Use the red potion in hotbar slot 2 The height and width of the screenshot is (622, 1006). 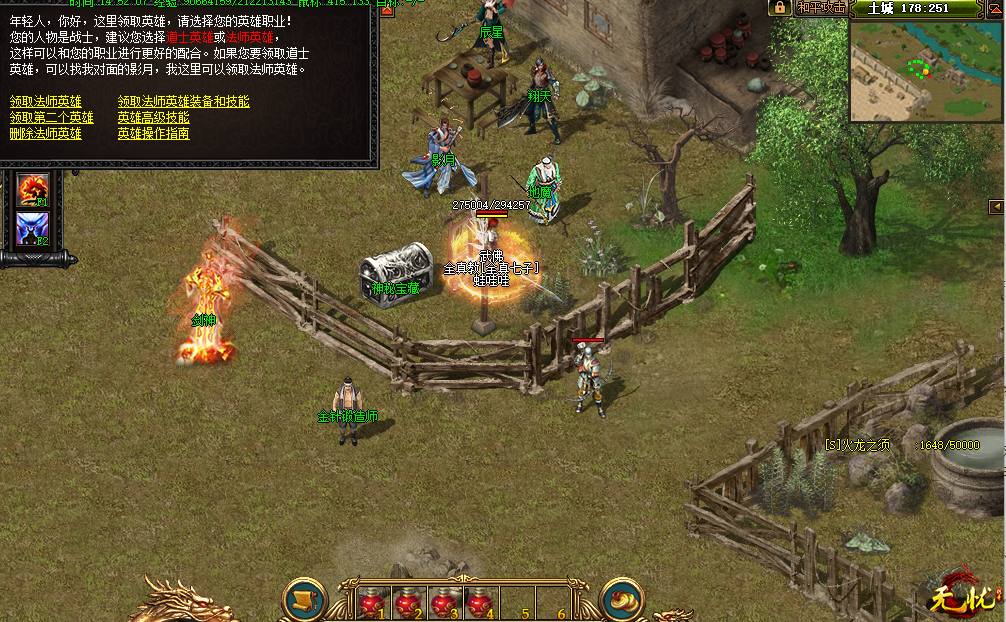[407, 603]
